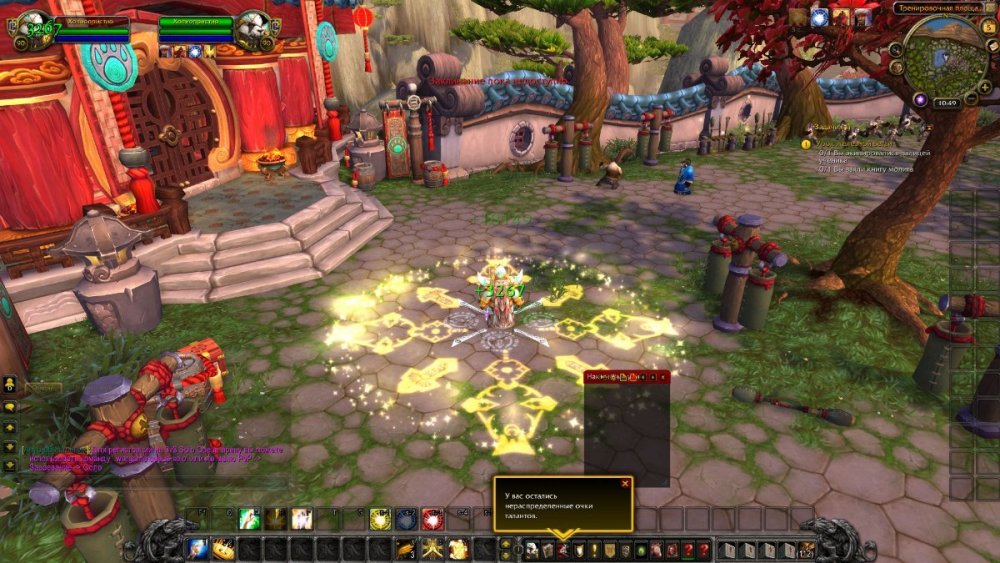Select the target panda portrait

coord(252,30)
